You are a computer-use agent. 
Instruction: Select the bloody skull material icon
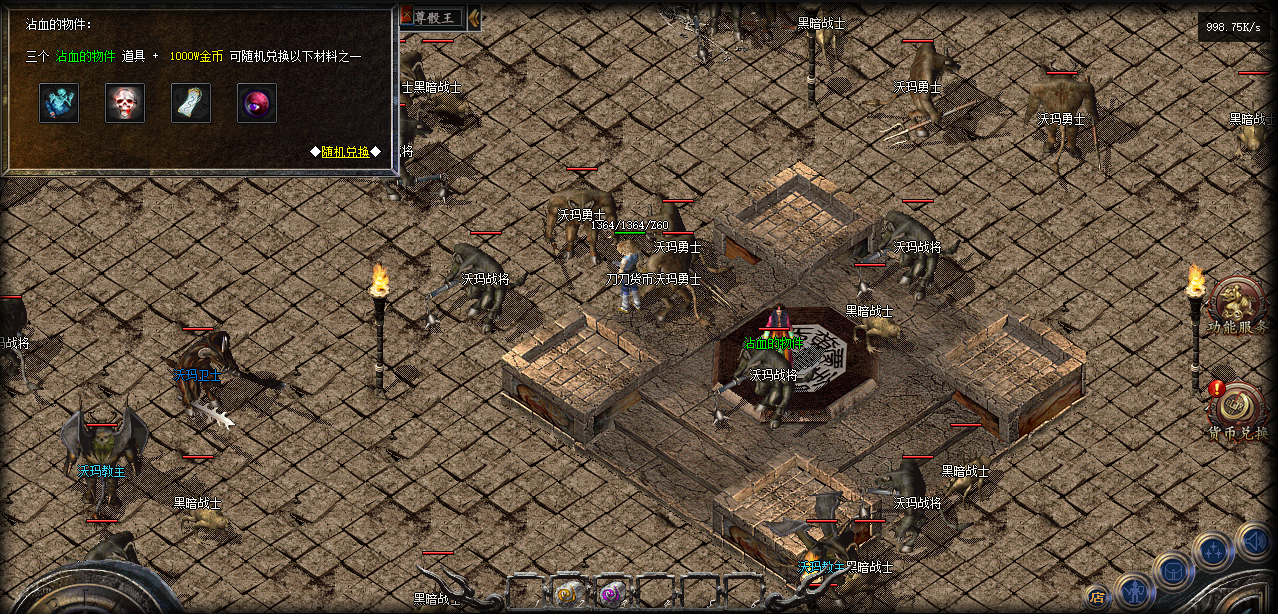tap(125, 103)
